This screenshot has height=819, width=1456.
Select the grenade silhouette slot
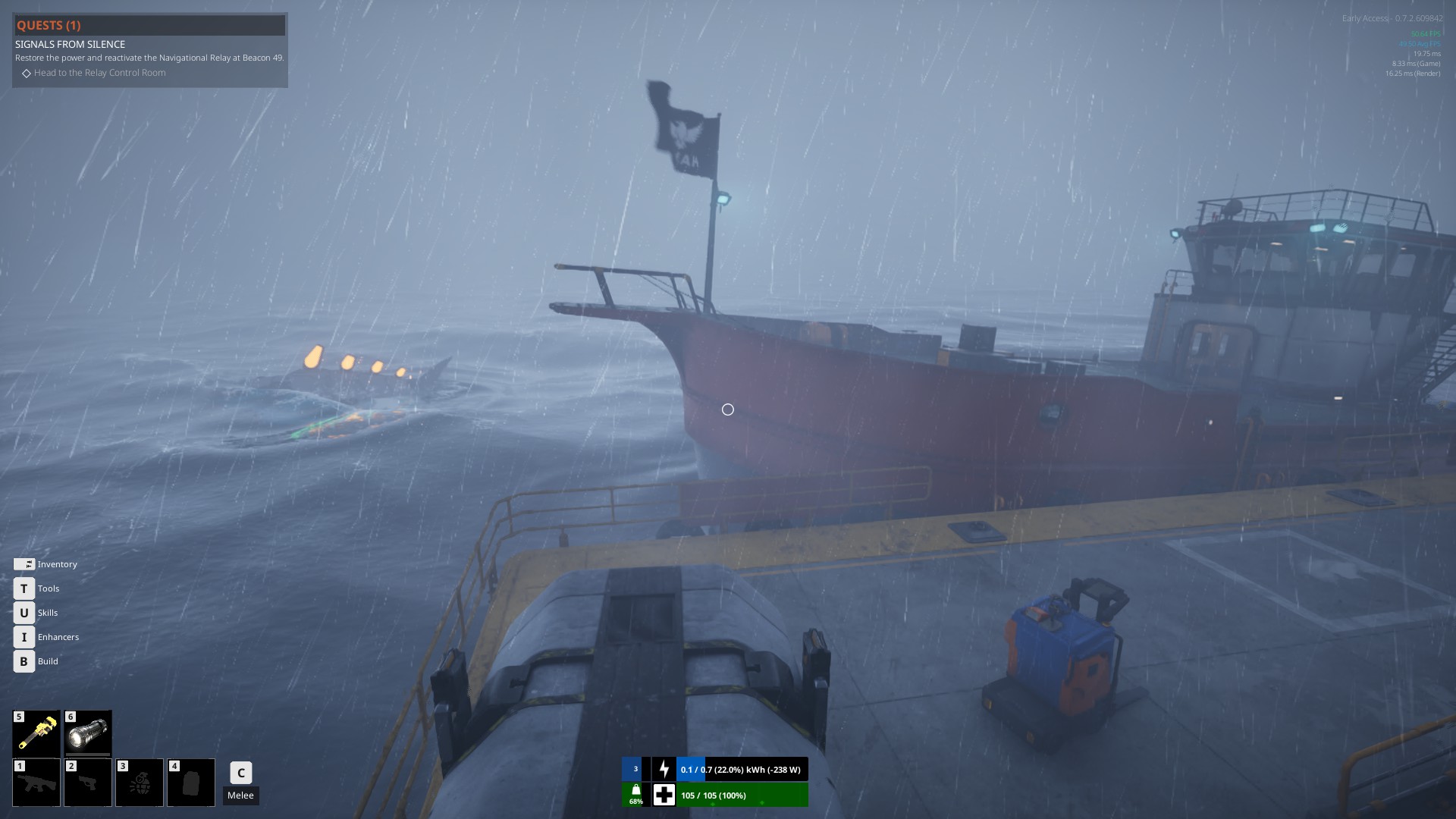tap(140, 783)
